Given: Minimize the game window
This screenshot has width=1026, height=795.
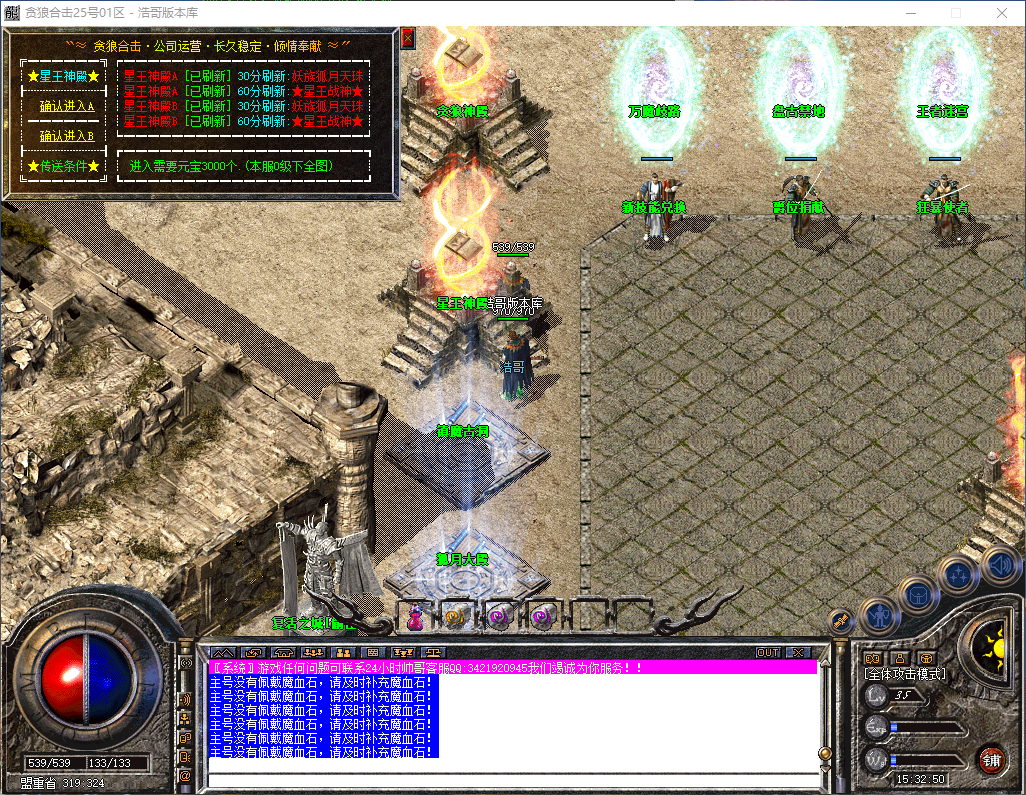Looking at the screenshot, I should coord(910,13).
